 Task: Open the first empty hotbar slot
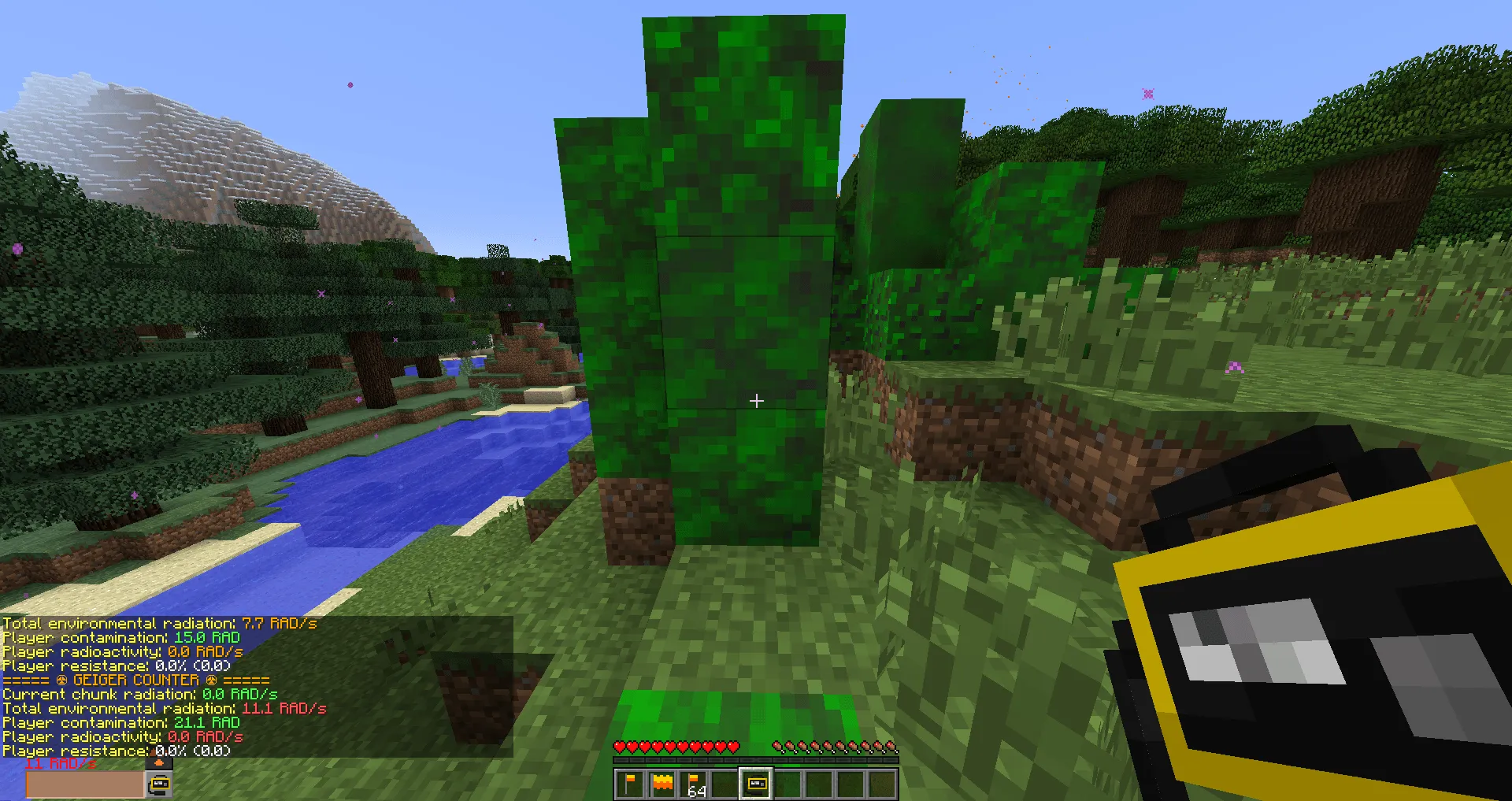(x=725, y=783)
